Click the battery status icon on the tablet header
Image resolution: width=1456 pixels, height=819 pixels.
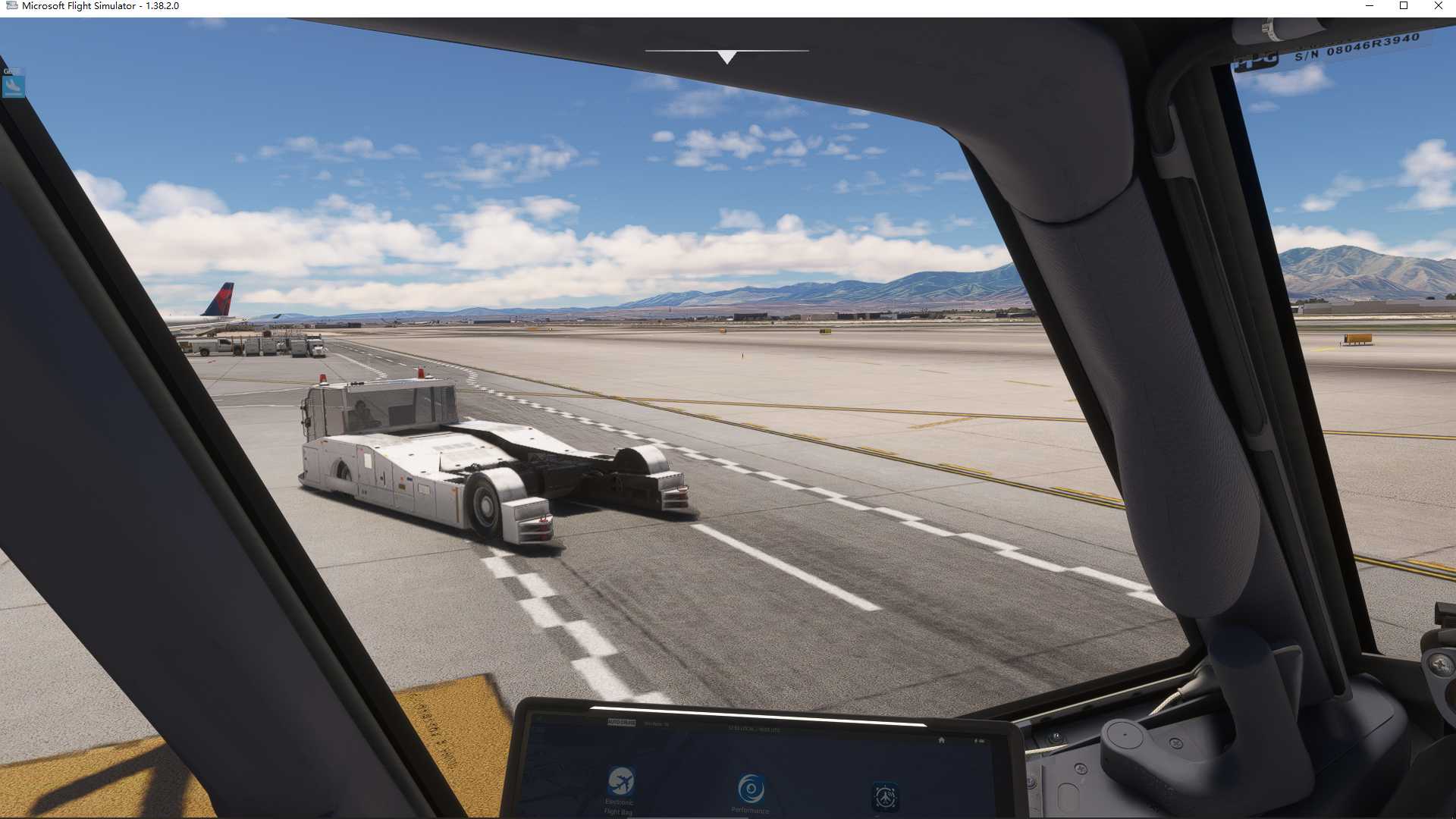[x=981, y=740]
